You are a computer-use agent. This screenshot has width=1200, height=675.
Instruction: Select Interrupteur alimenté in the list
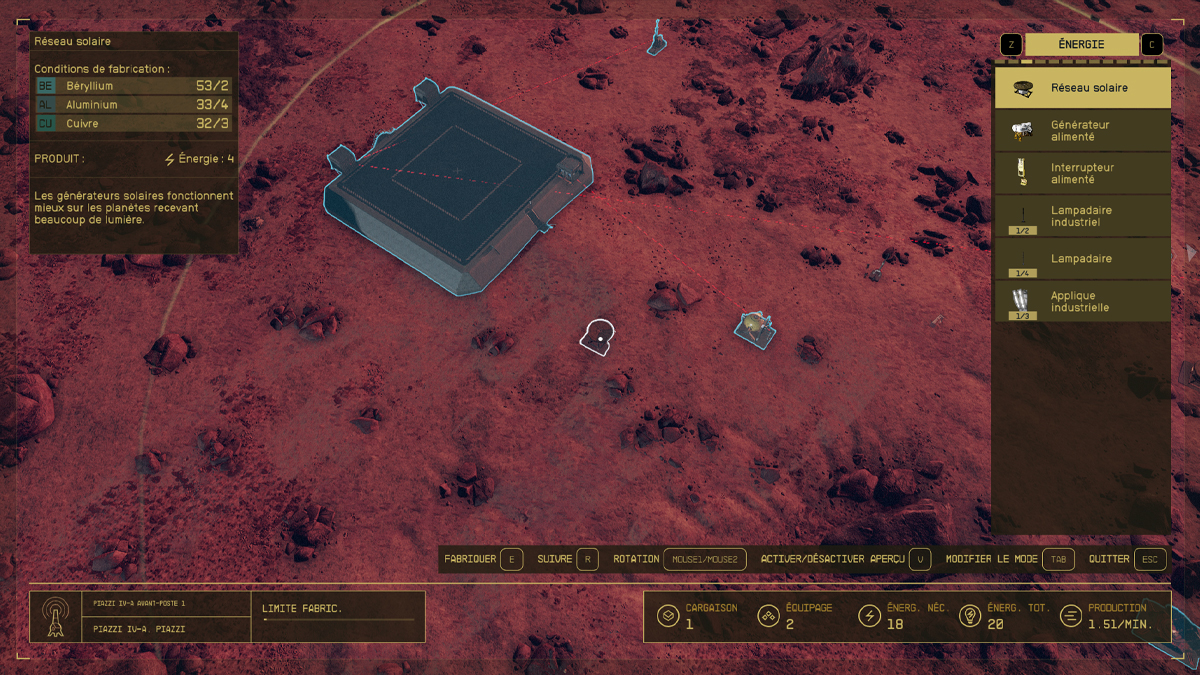click(1082, 174)
